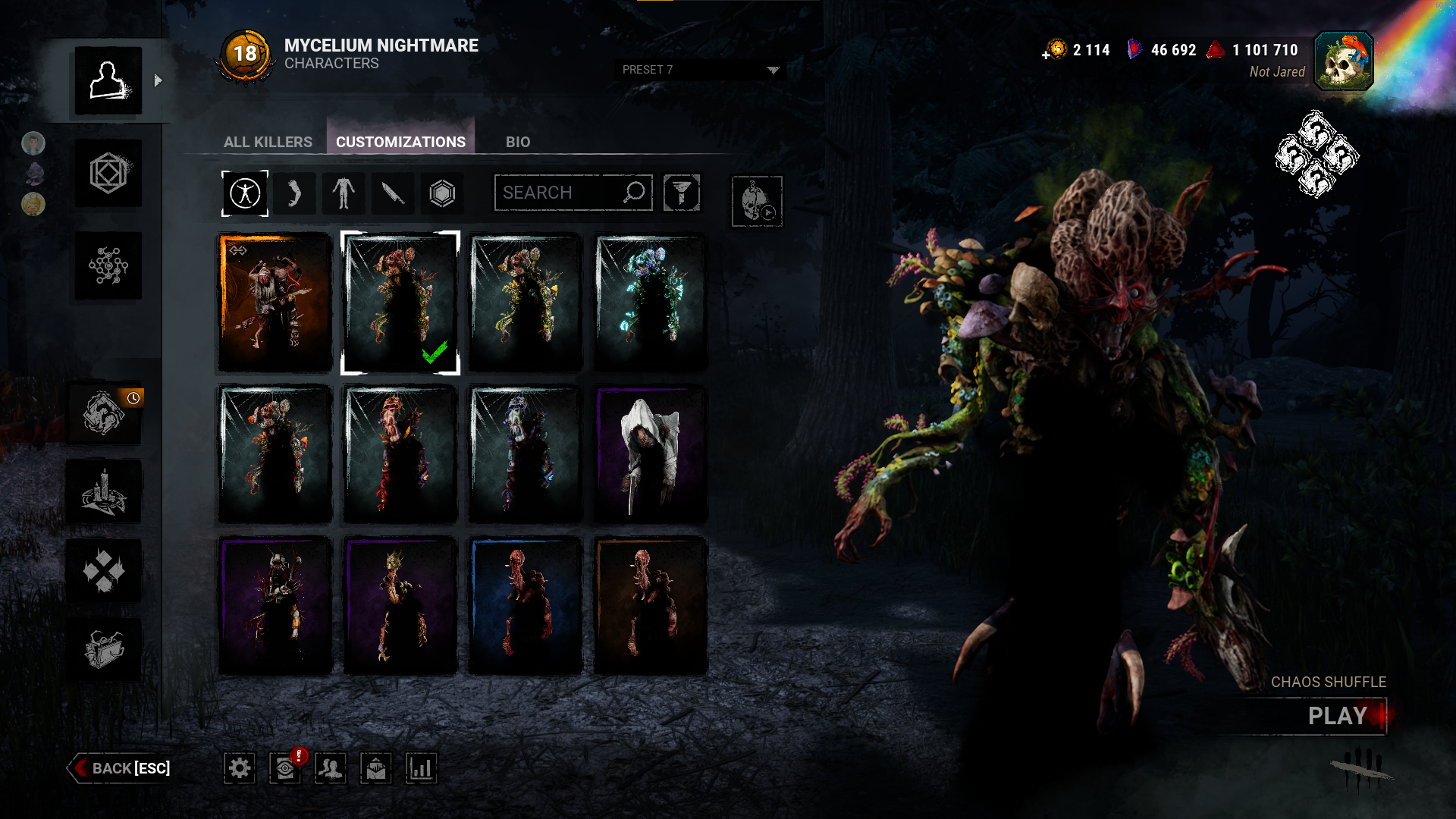Open the filter funnel button

pyautogui.click(x=681, y=193)
